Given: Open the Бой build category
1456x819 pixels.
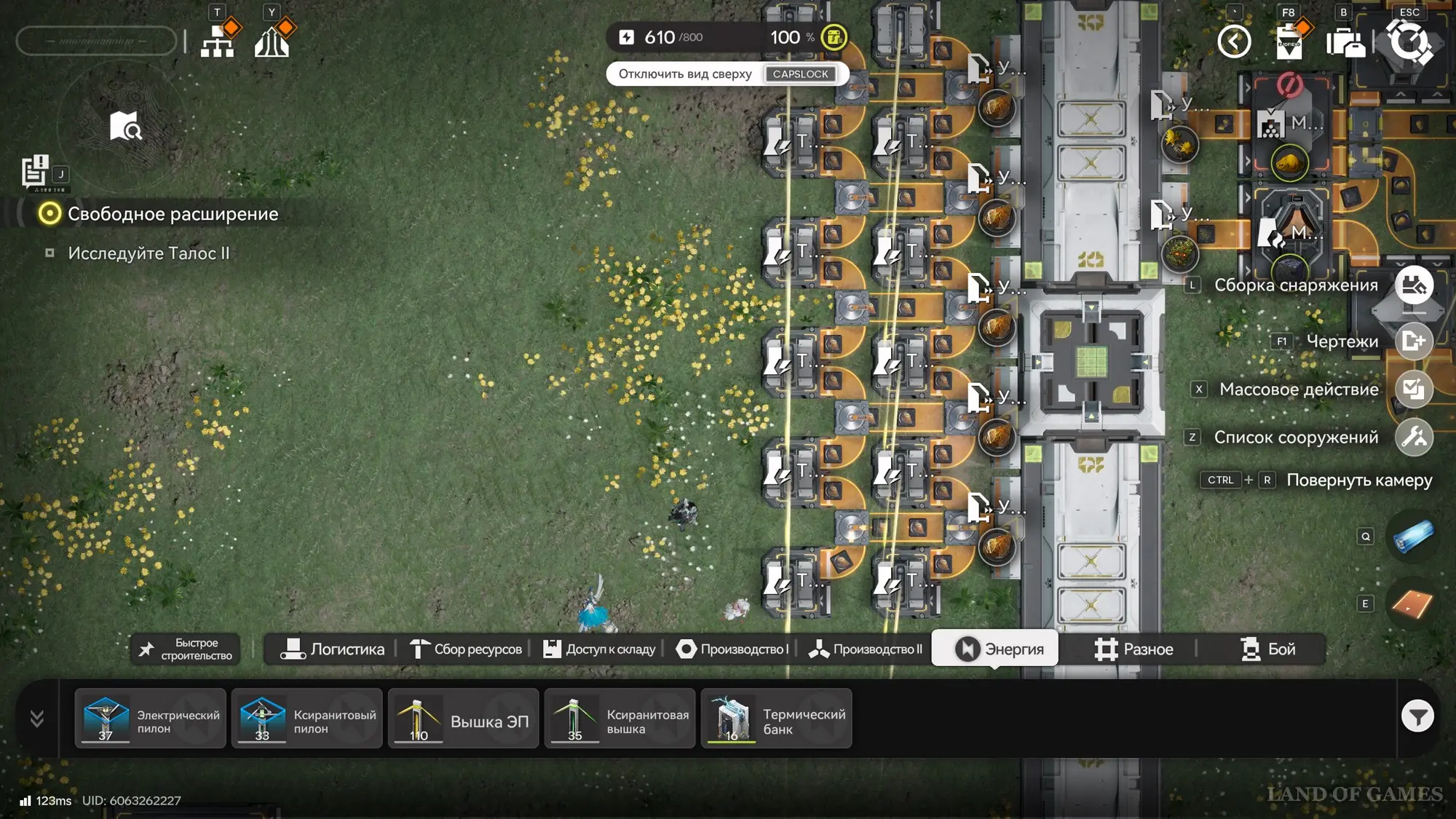Looking at the screenshot, I should tap(1267, 649).
